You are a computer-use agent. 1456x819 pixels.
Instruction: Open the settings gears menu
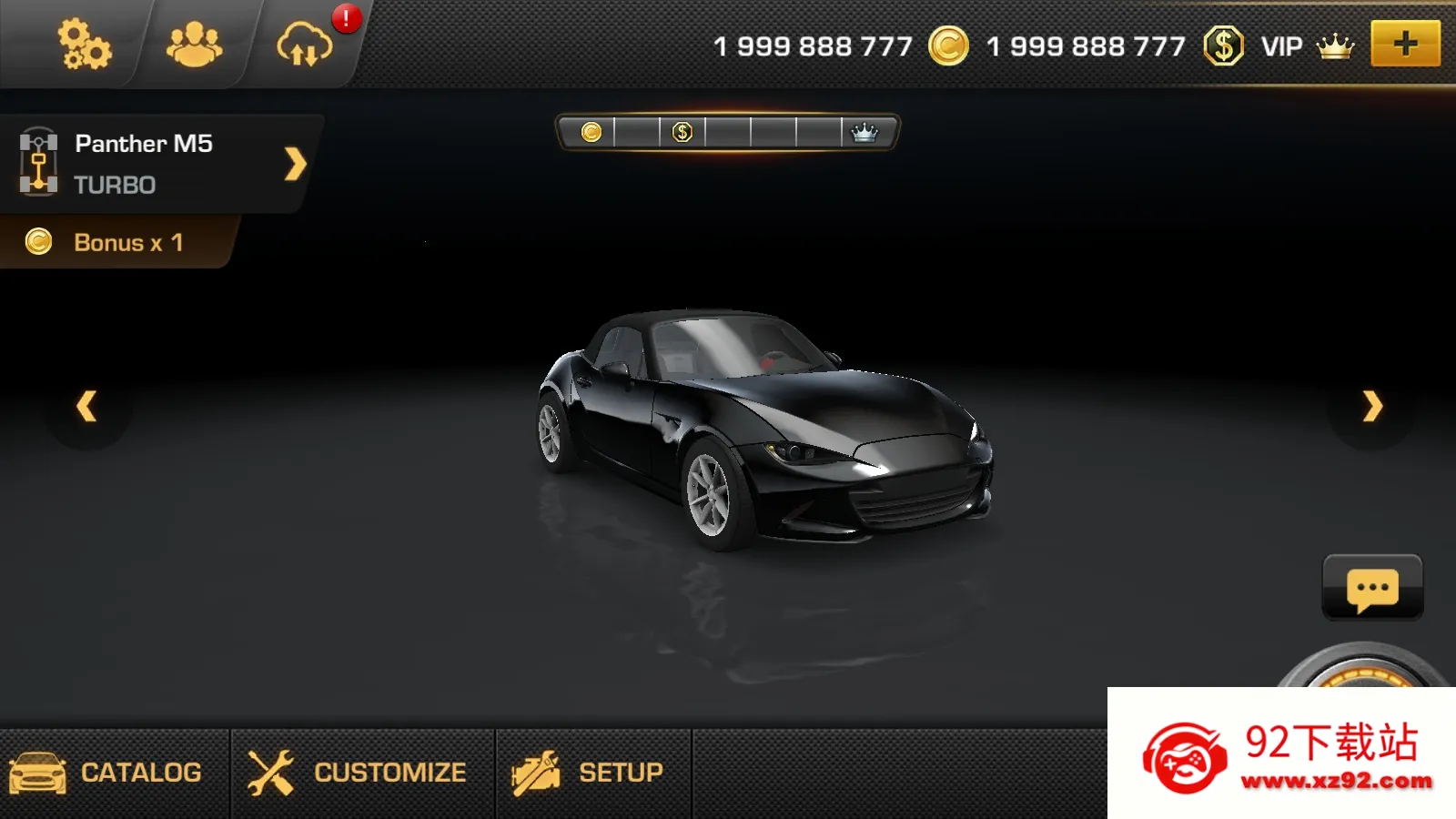85,45
